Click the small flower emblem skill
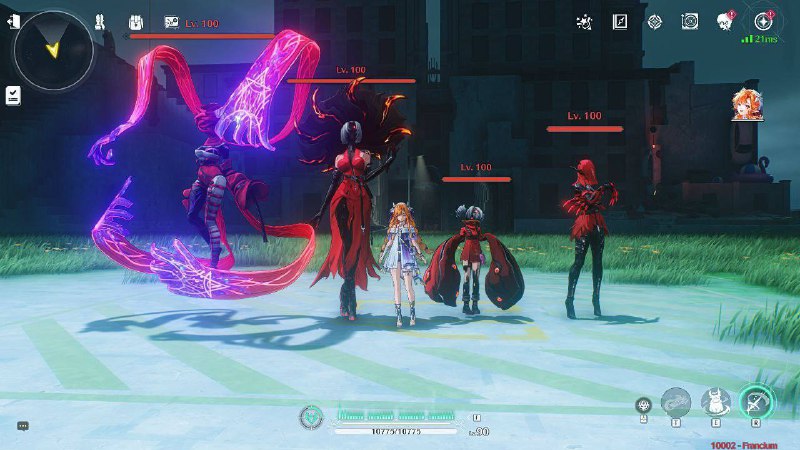Image resolution: width=800 pixels, height=450 pixels. pyautogui.click(x=643, y=404)
